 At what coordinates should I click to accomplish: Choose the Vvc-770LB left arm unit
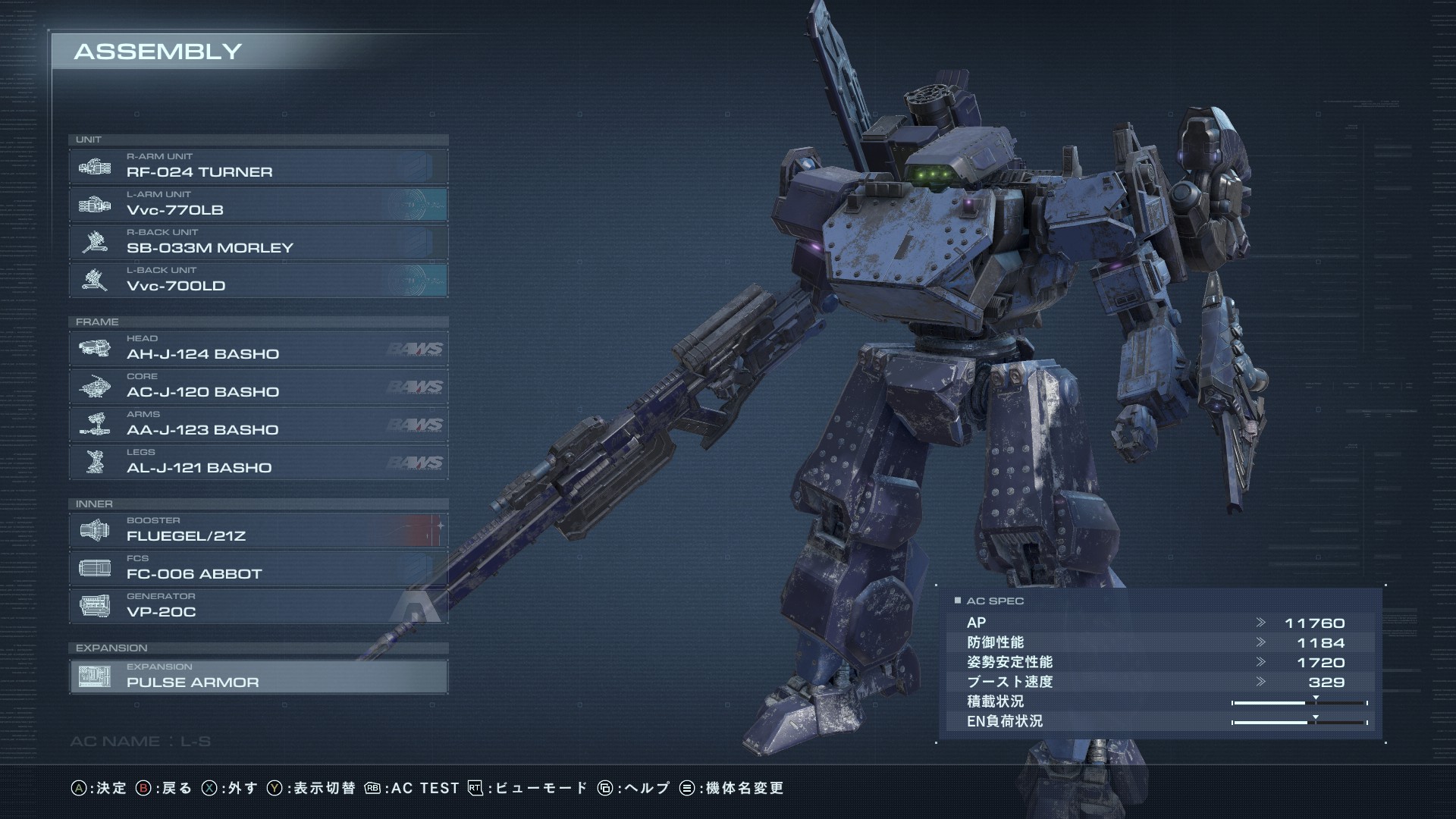[258, 204]
